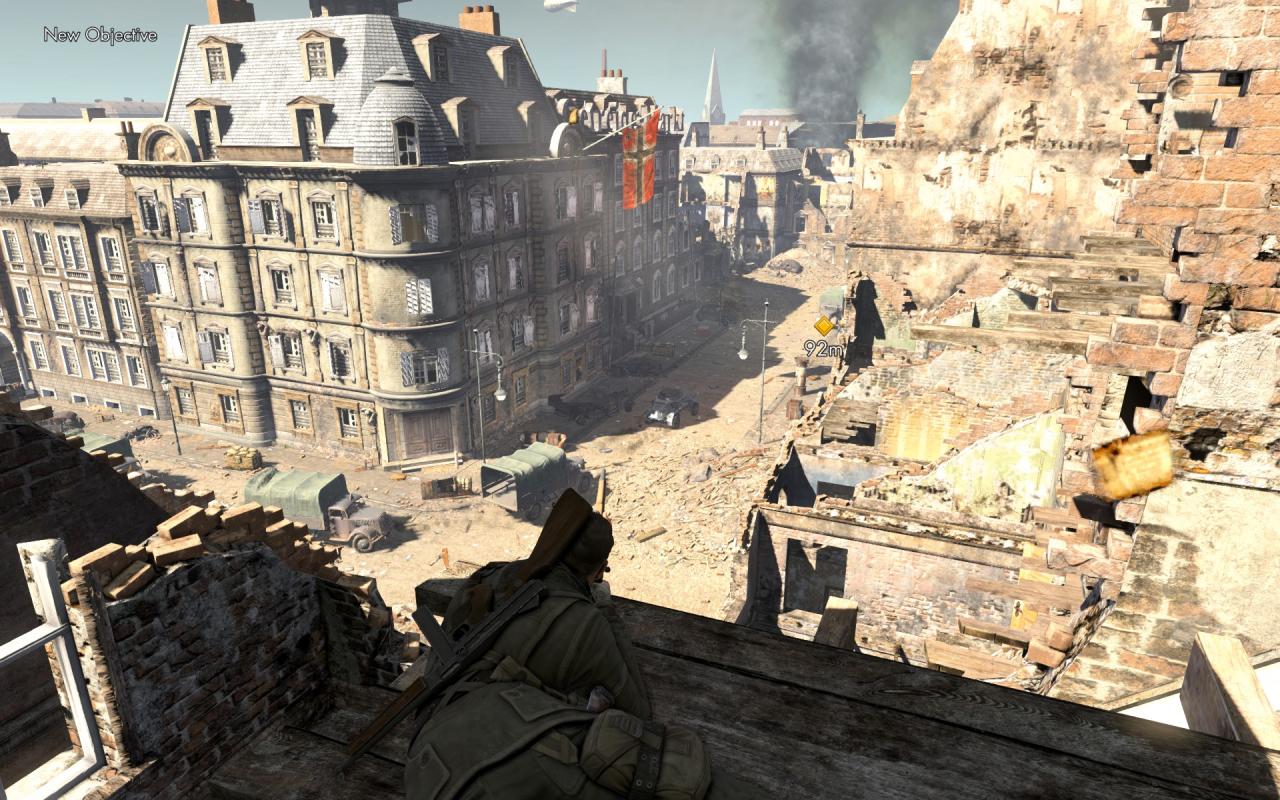Select the yellow diamond objective marker

(823, 326)
